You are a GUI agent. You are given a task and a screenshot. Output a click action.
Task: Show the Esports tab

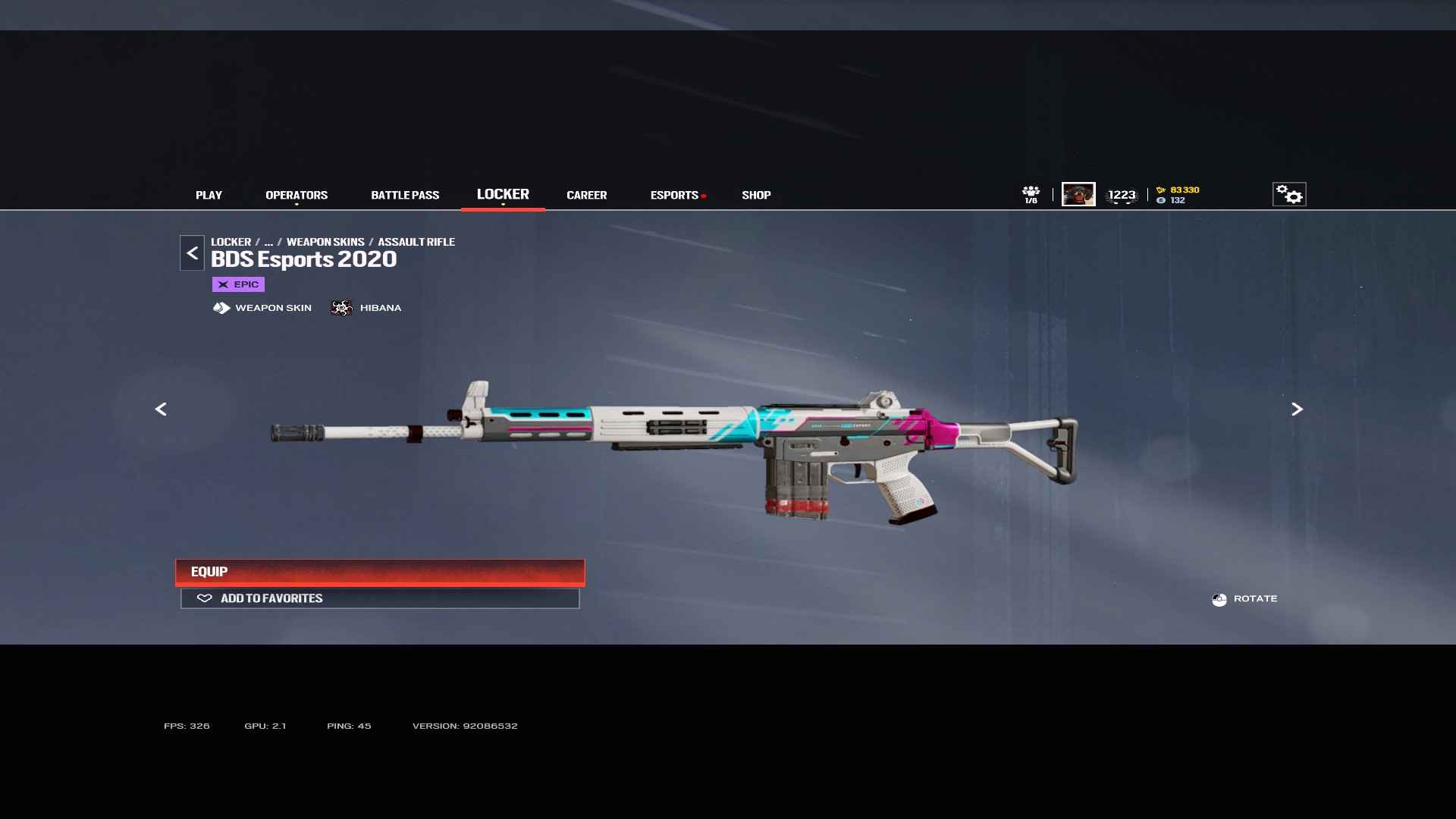pos(674,195)
